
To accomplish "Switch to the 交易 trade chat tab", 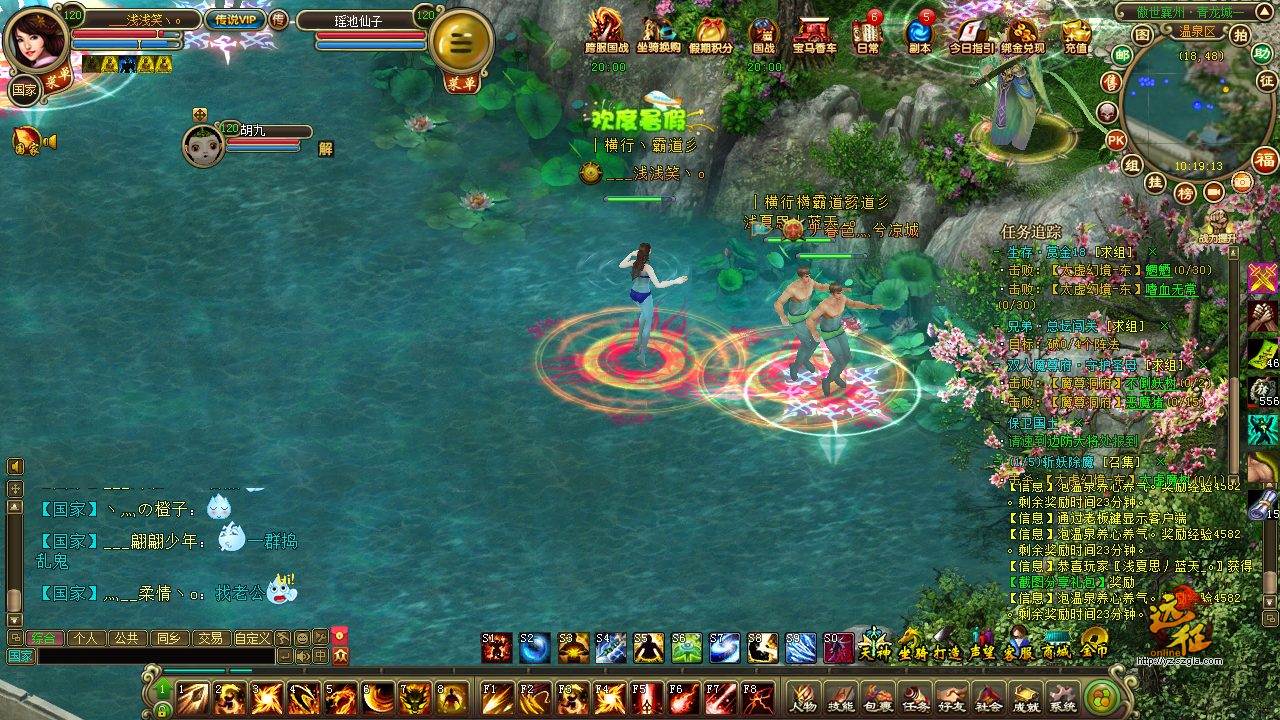I will pos(209,638).
